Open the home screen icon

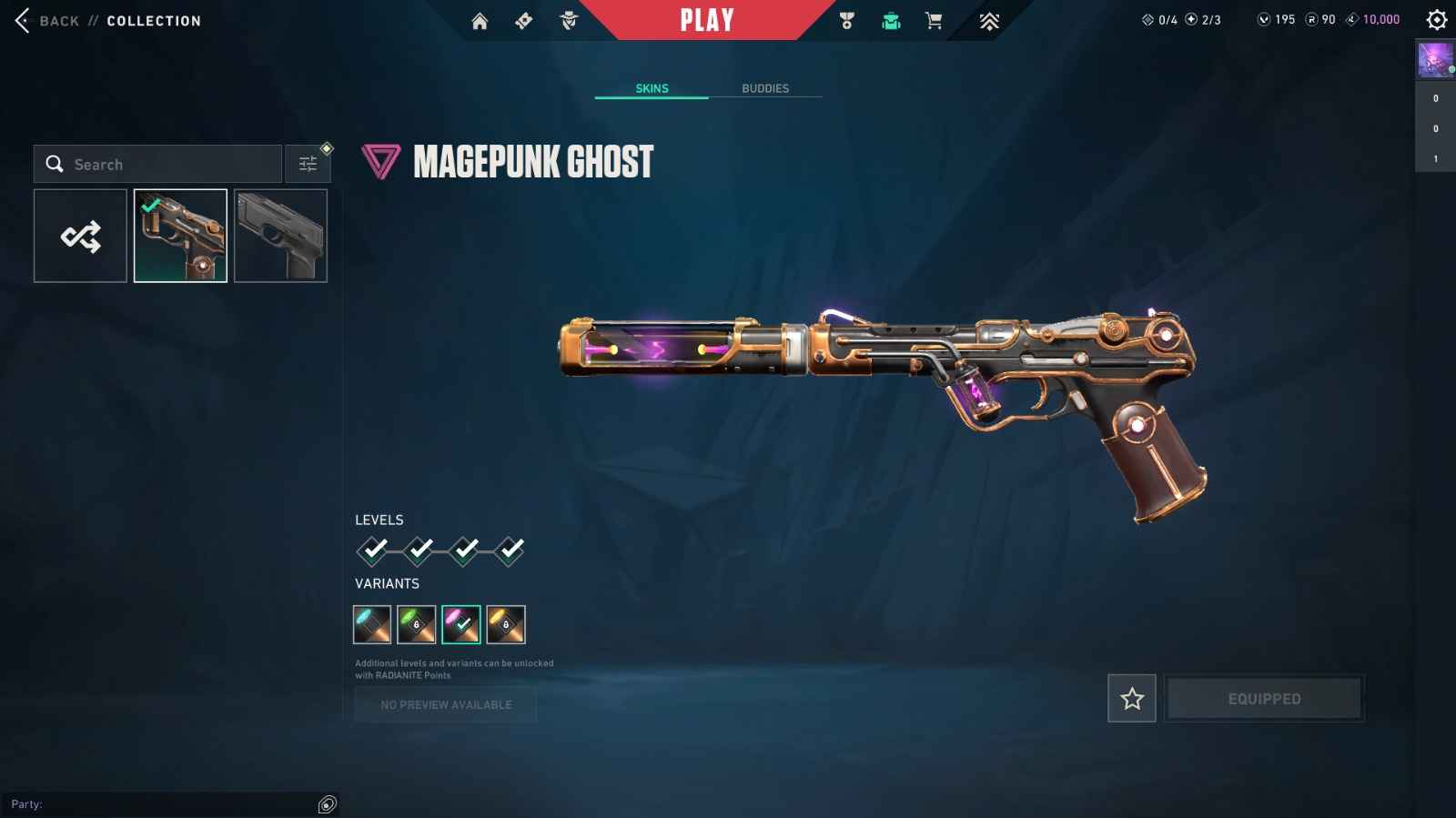tap(480, 21)
